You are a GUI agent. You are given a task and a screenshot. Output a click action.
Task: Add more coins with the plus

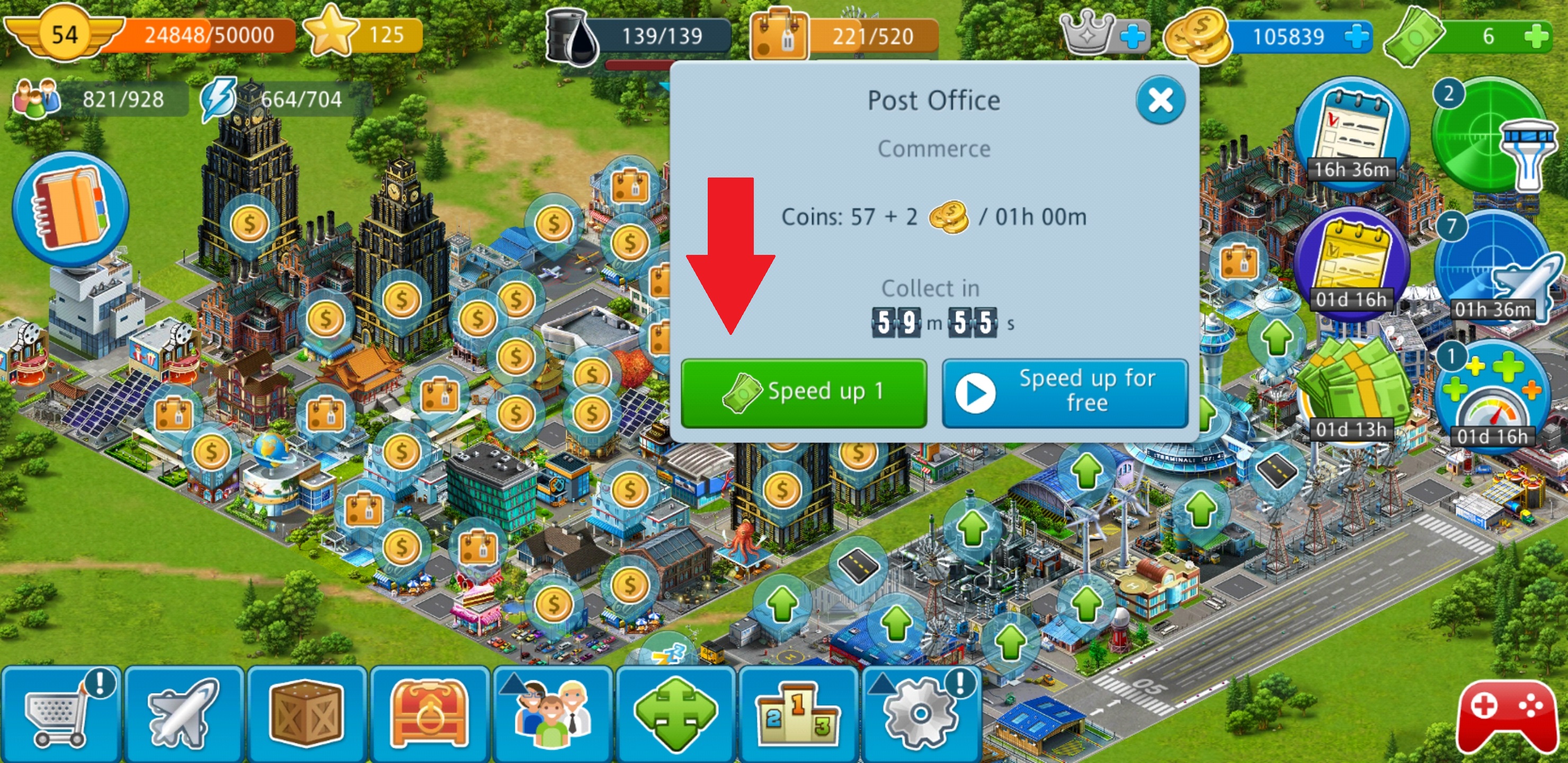(x=1357, y=37)
